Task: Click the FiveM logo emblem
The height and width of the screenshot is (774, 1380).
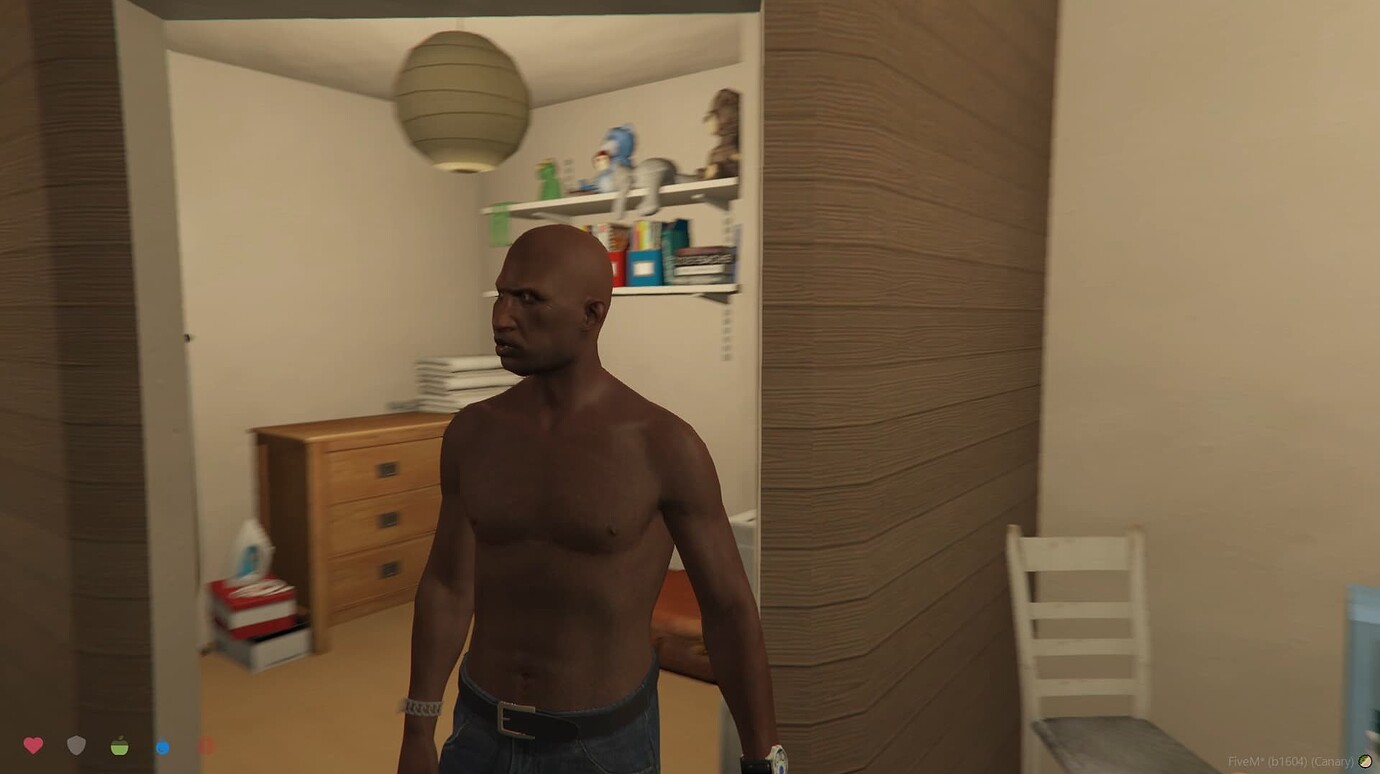Action: 1367,760
